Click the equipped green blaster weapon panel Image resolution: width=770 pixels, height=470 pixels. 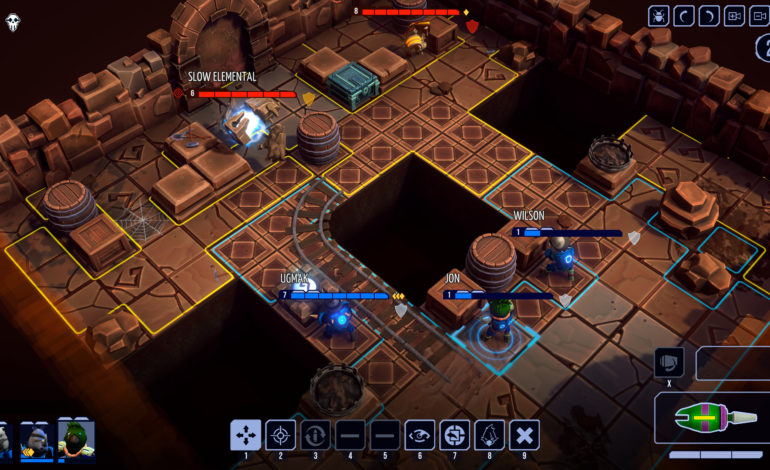712,418
